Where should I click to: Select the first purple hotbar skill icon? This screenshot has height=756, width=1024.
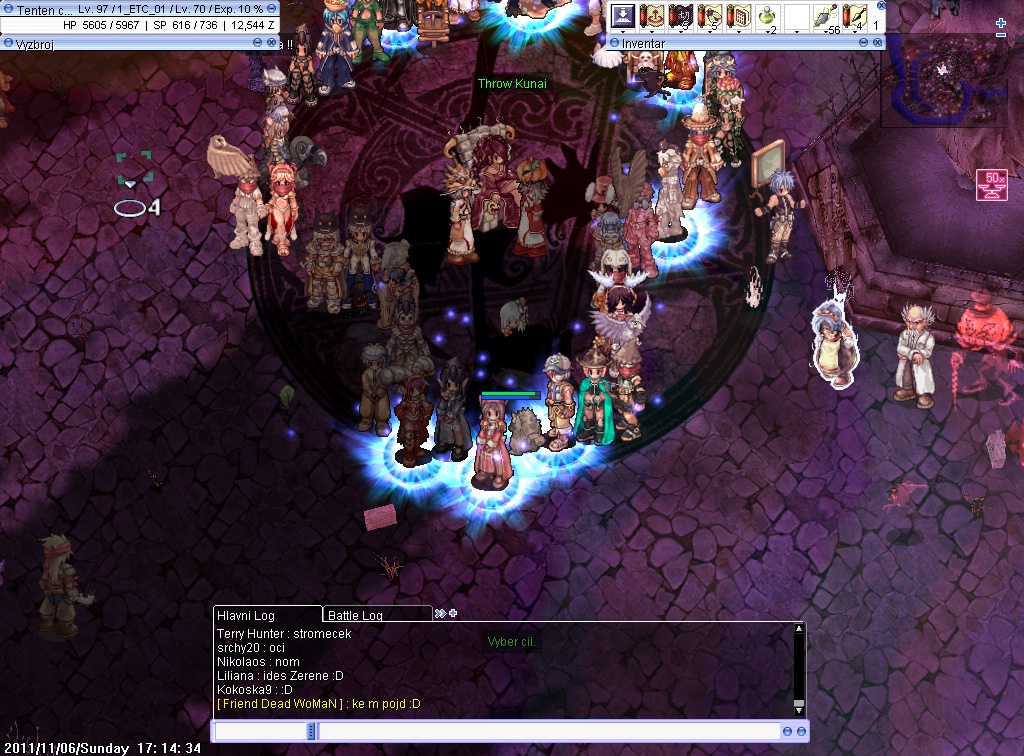point(624,17)
